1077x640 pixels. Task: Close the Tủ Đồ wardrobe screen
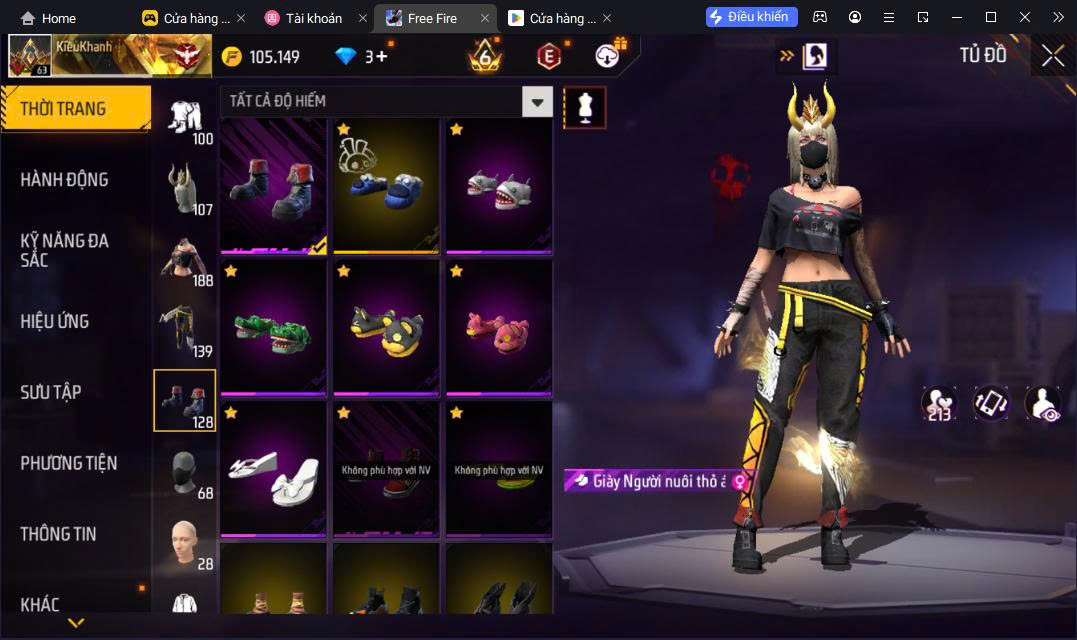click(1052, 56)
